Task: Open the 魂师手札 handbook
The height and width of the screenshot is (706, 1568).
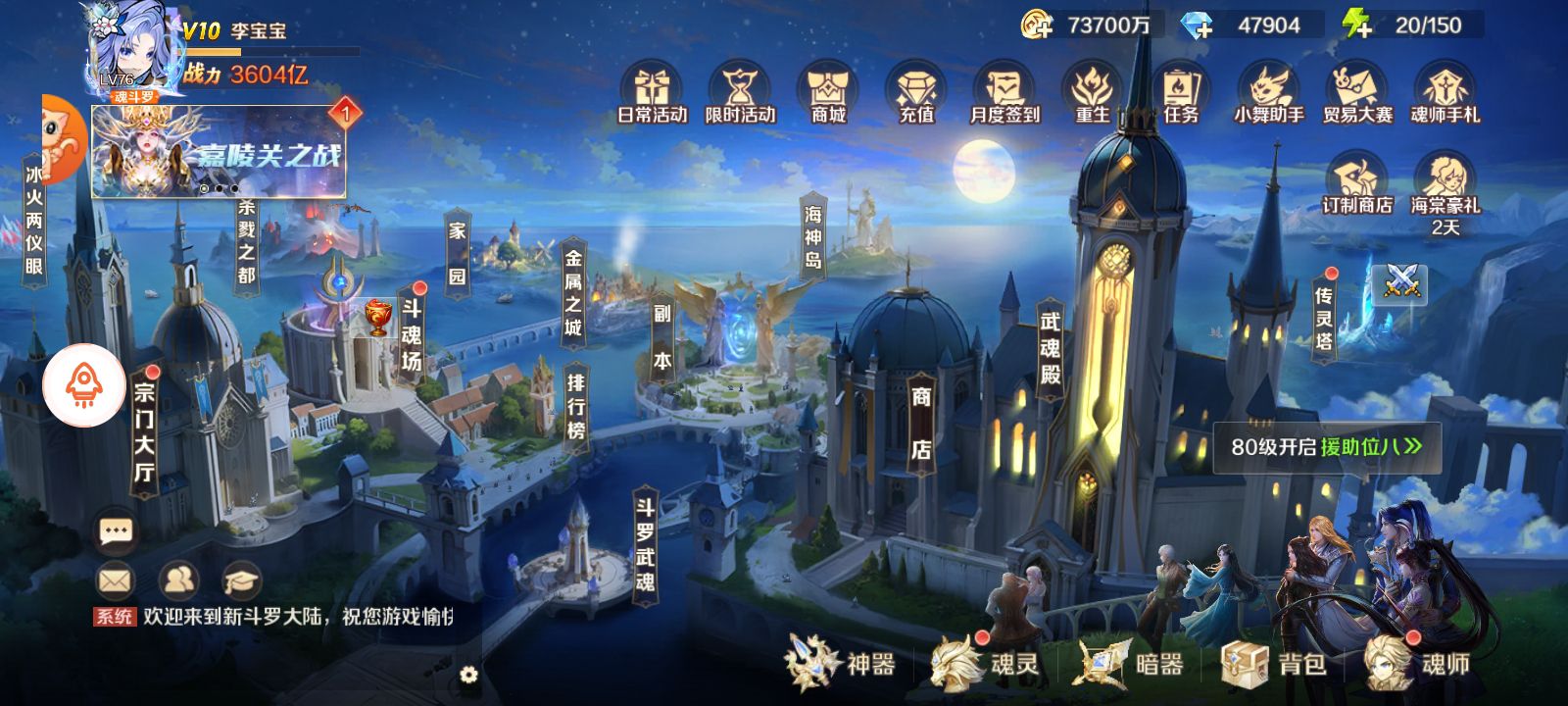Action: (1445, 92)
